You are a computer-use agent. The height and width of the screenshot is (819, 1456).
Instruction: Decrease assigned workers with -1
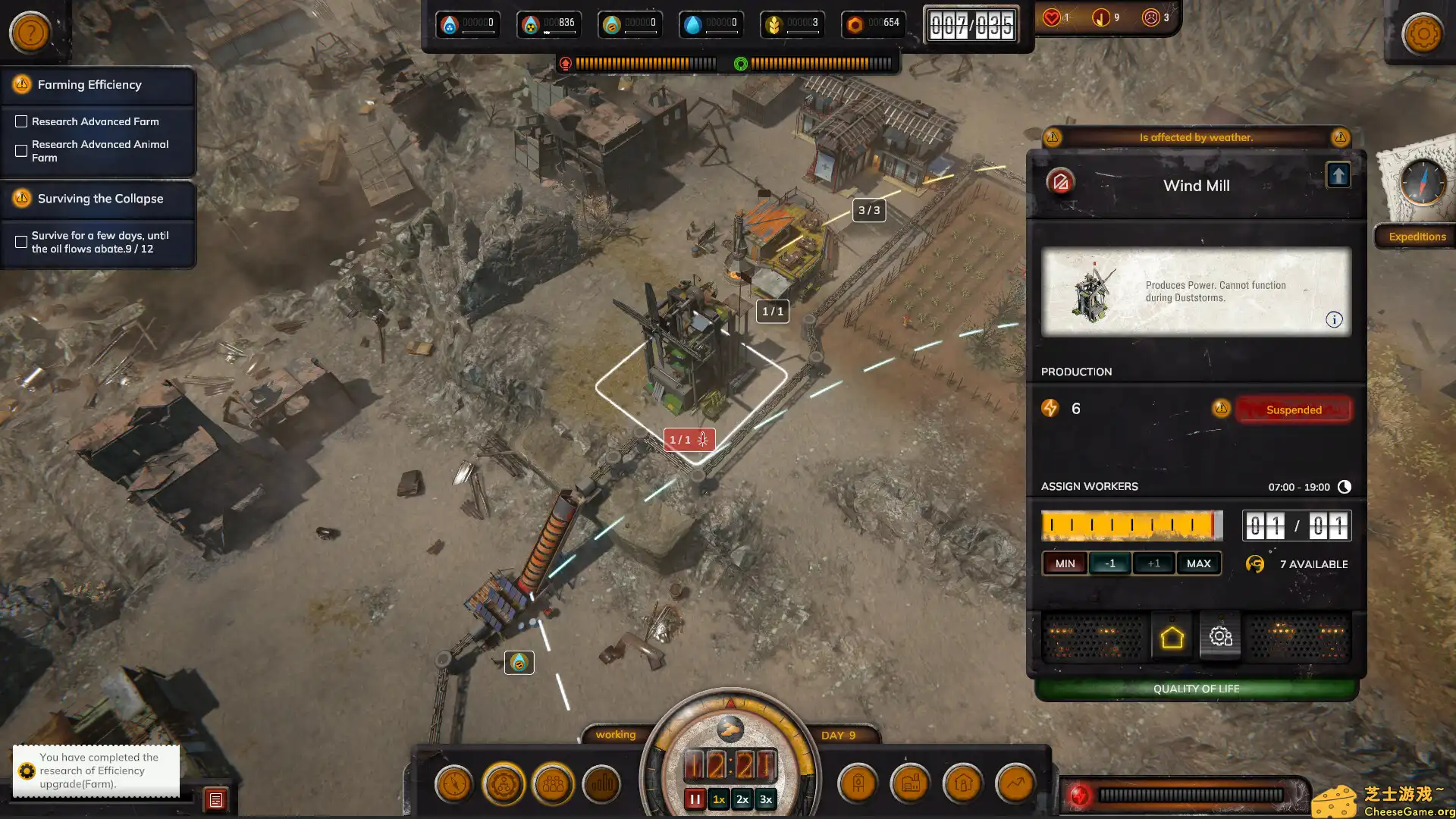(x=1109, y=563)
